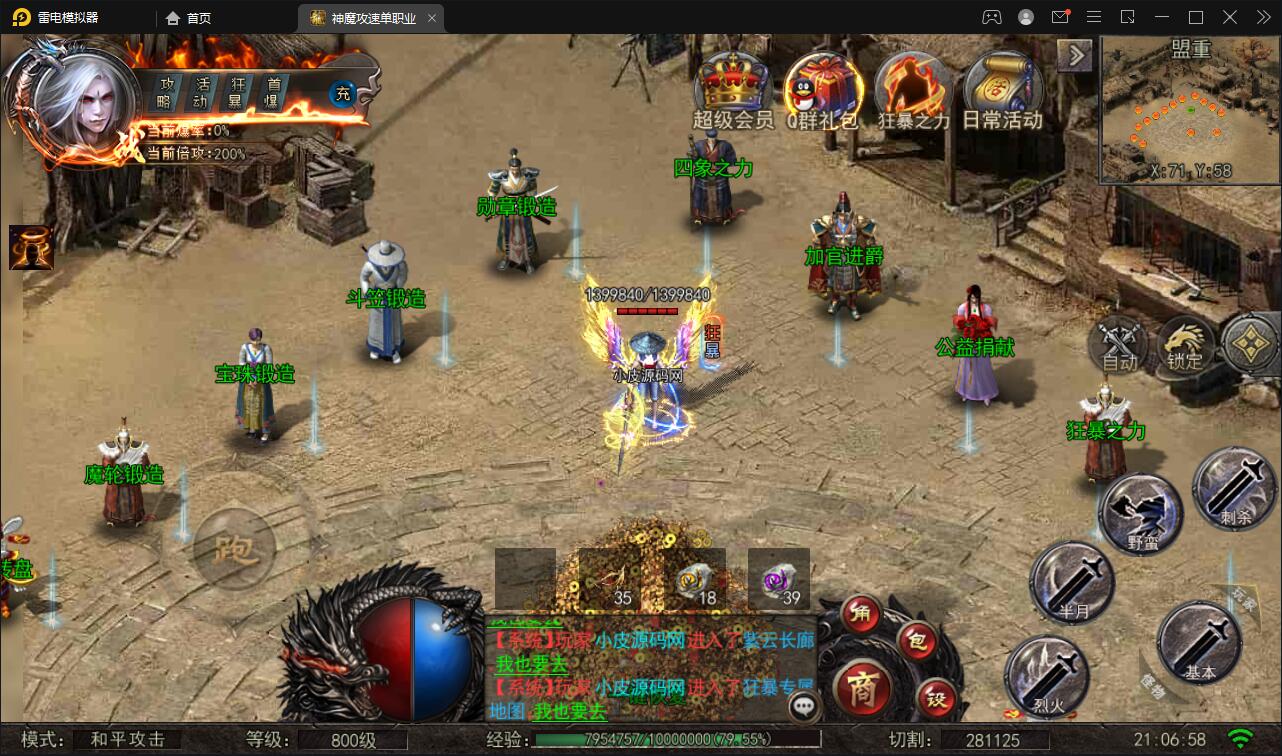Cast the 刺杀 sword skill
The image size is (1282, 756).
[1233, 488]
